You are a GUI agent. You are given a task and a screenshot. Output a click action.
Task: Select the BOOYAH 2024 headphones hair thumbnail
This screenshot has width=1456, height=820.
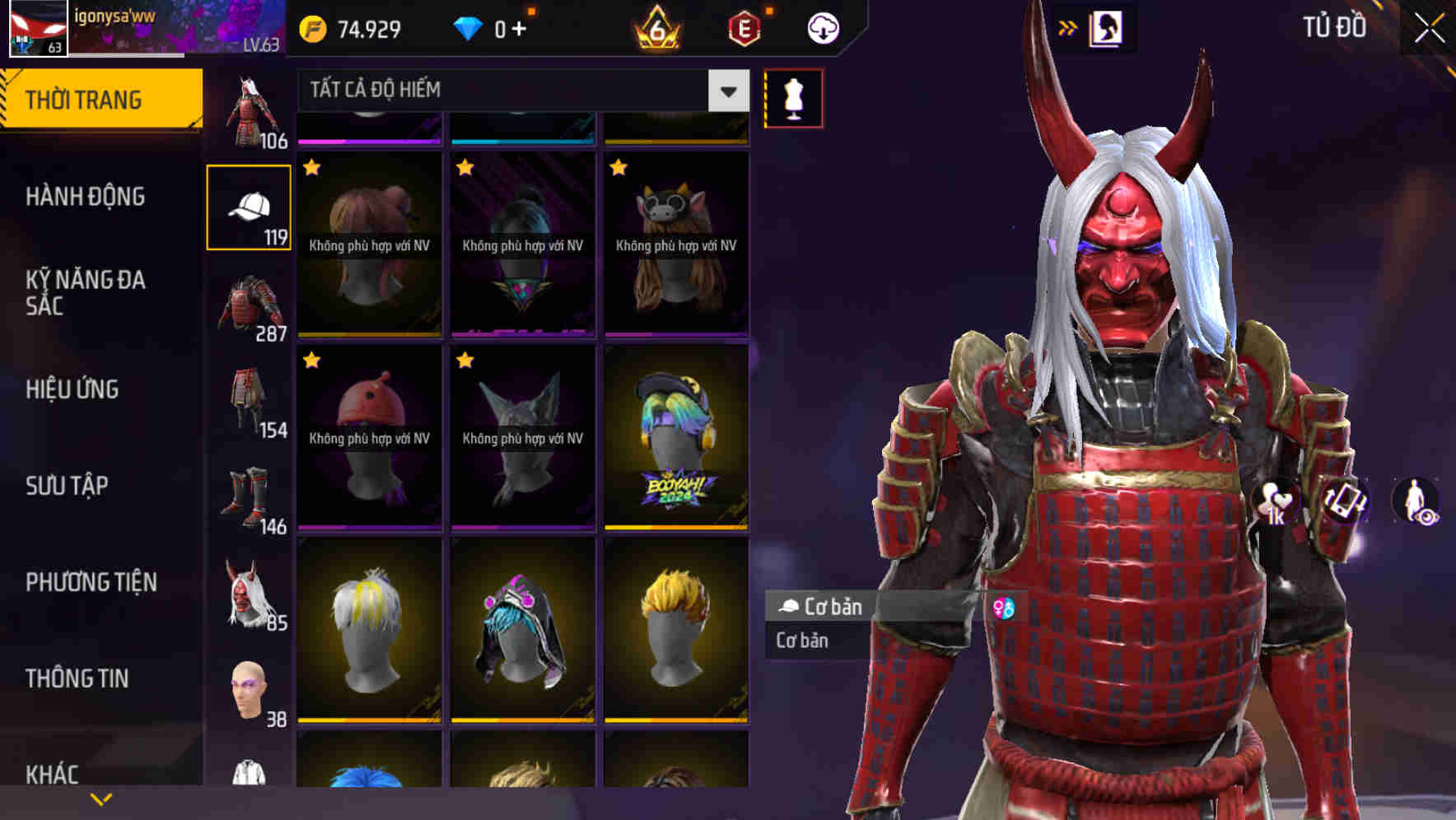click(677, 435)
